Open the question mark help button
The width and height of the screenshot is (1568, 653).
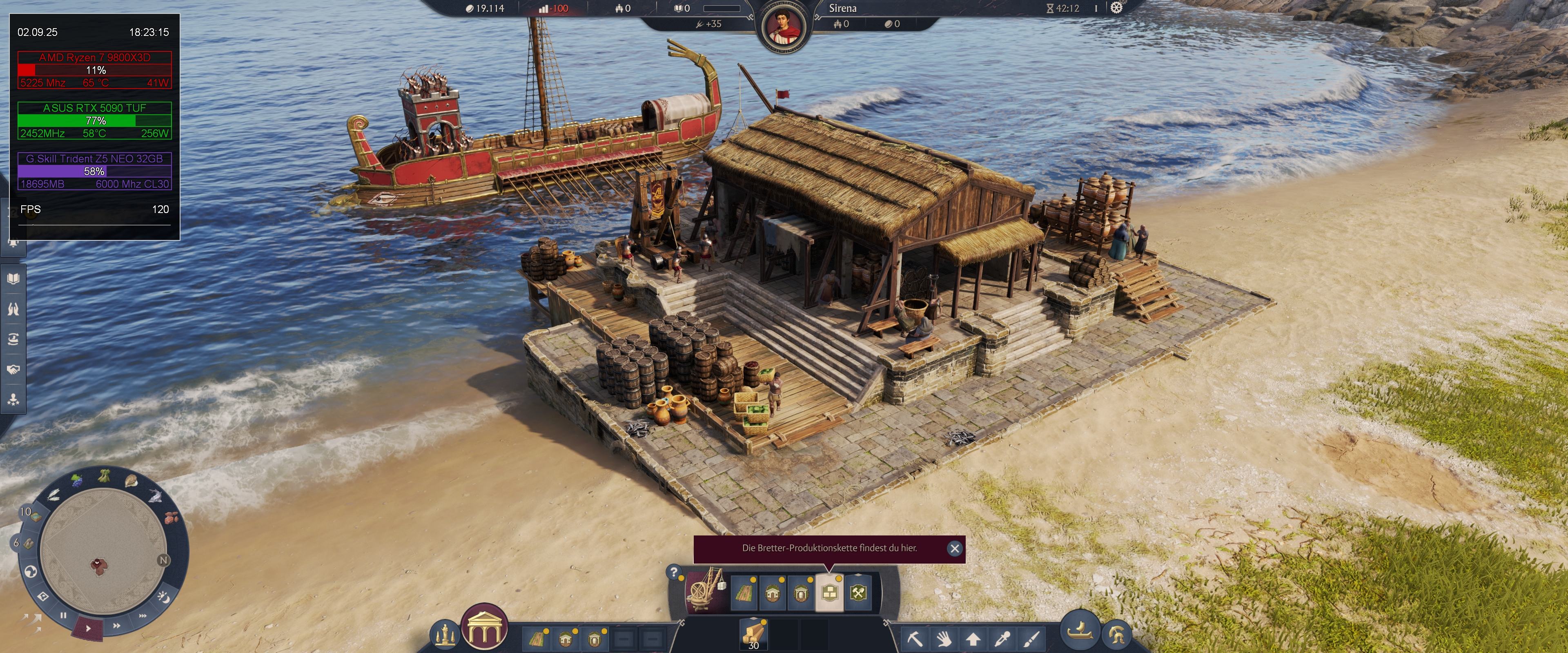(x=674, y=572)
